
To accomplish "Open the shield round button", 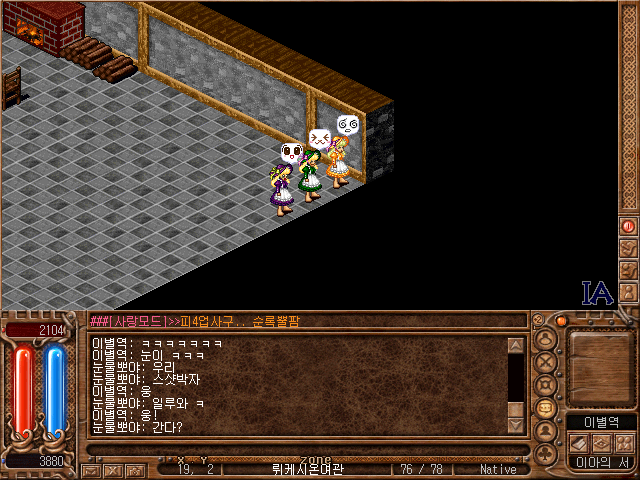I will tap(546, 385).
